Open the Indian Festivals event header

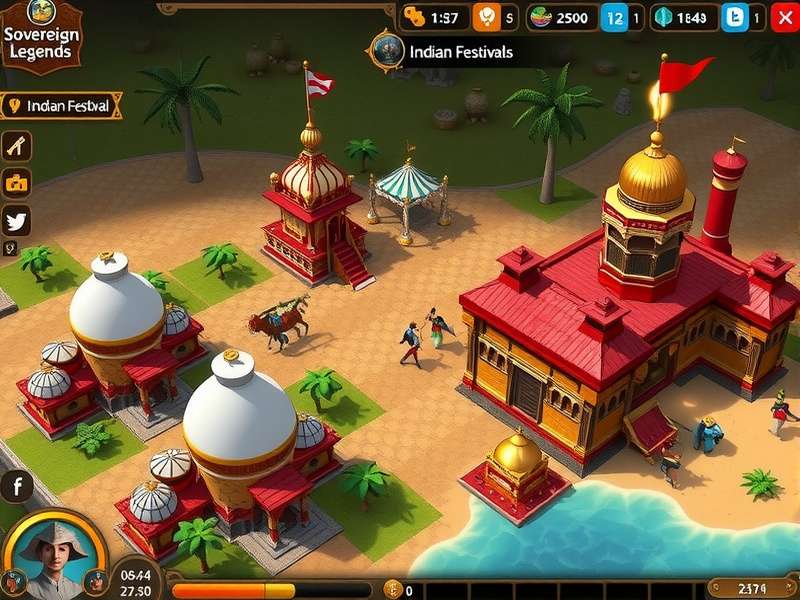(448, 51)
